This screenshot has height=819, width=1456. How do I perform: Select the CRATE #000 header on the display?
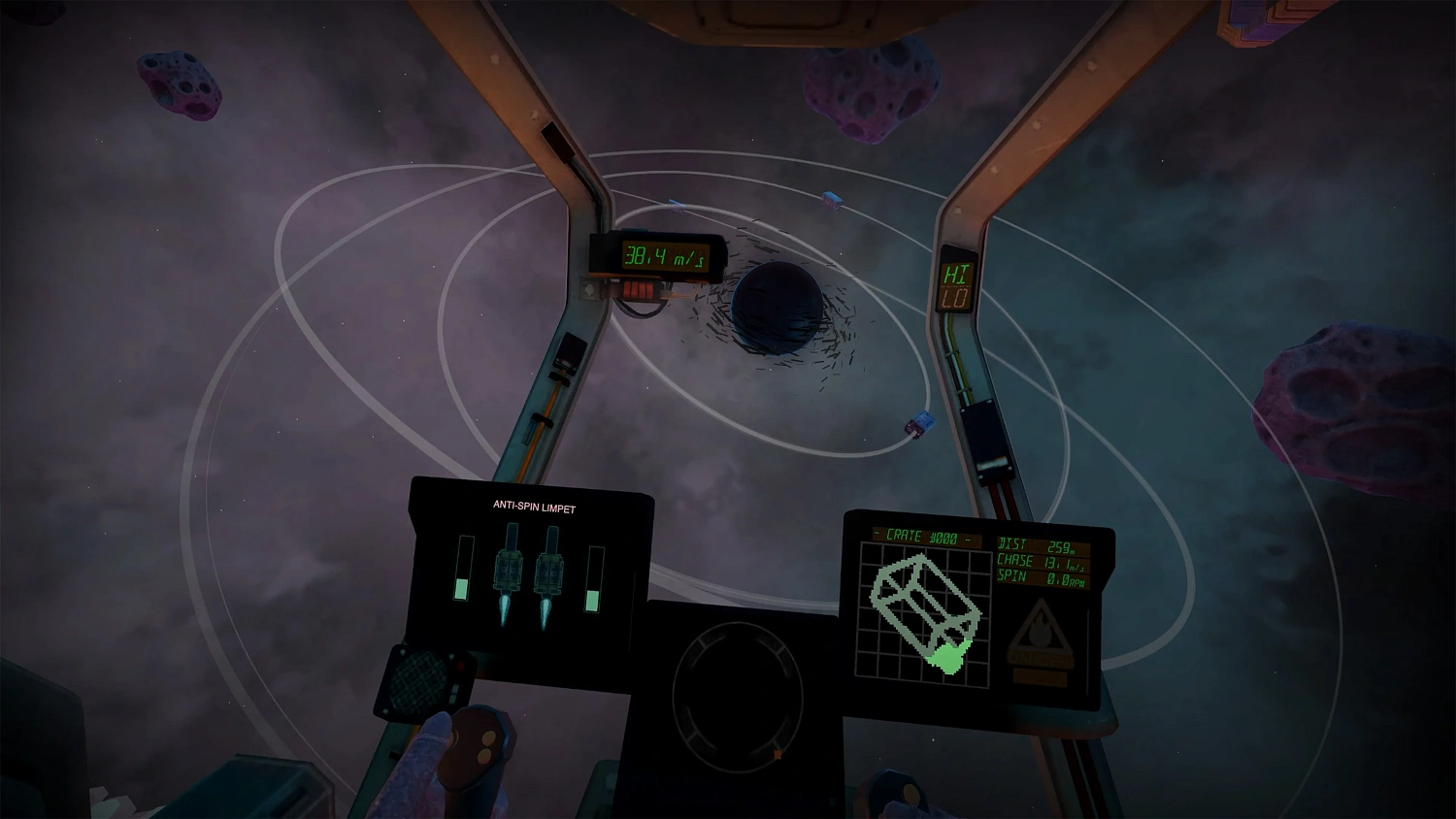924,533
